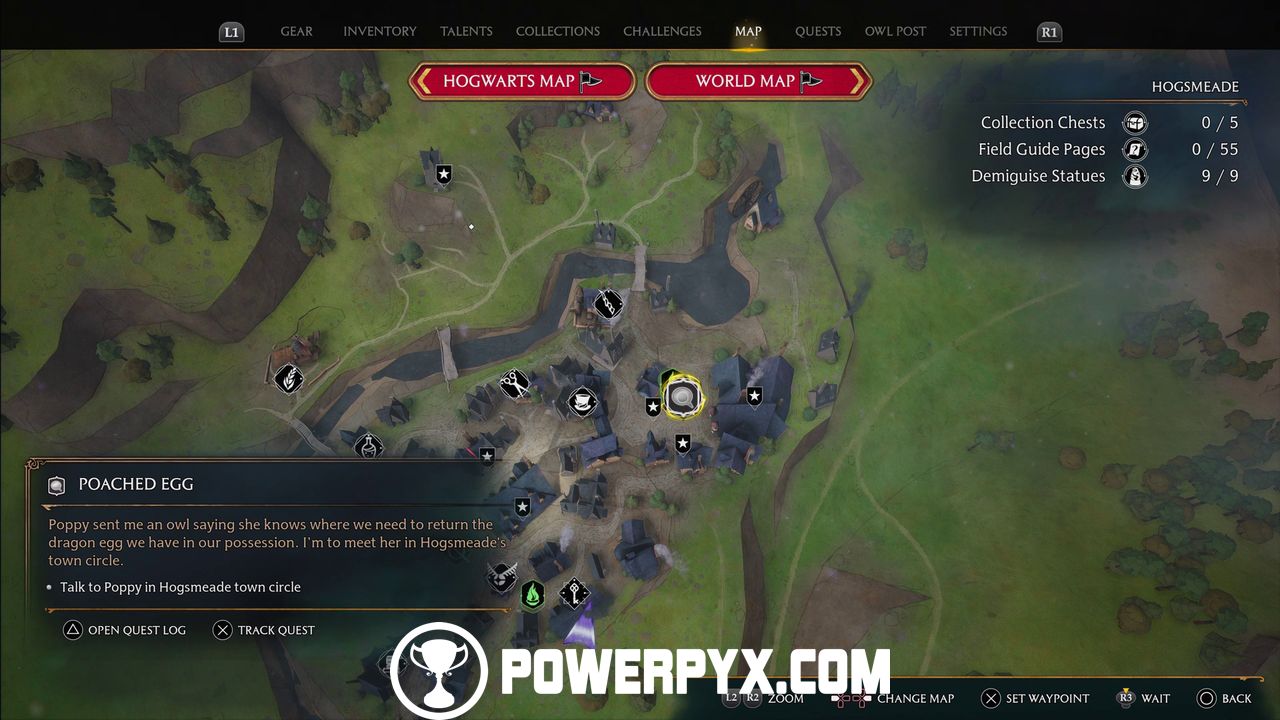The image size is (1280, 720).
Task: Switch to the COLLECTIONS tab
Action: click(557, 31)
